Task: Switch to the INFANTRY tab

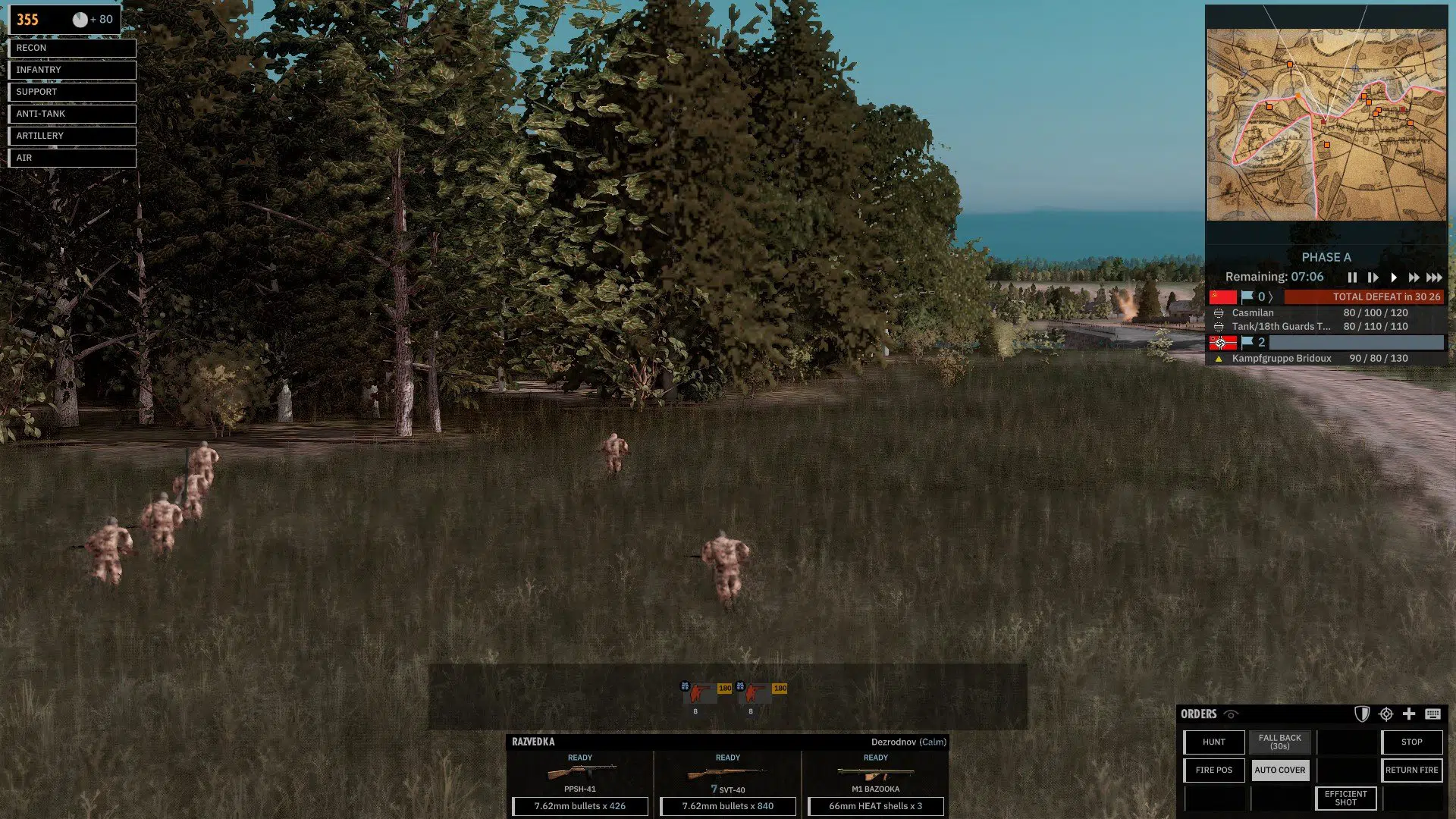Action: (x=71, y=70)
